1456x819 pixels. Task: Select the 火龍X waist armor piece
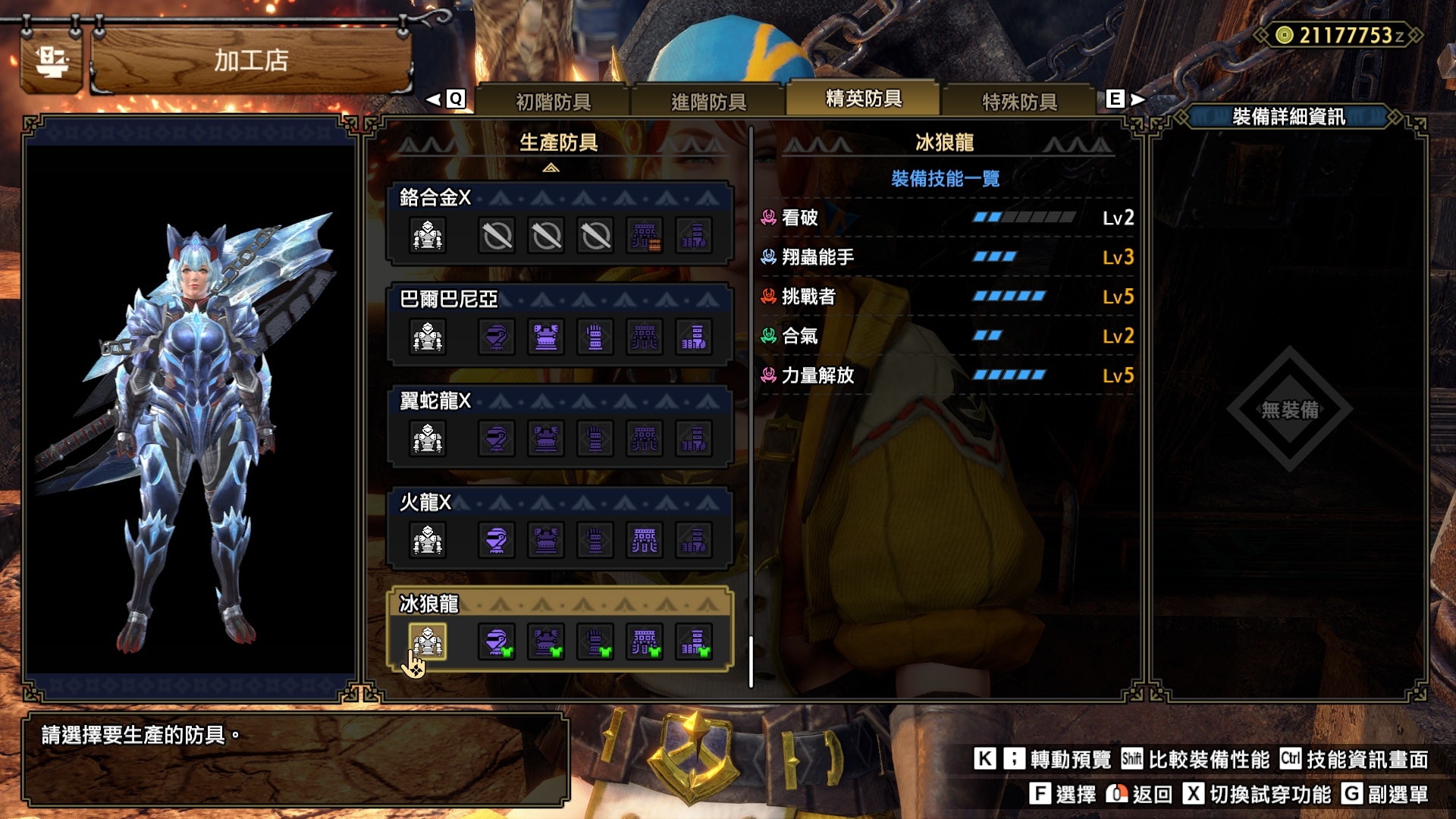[x=645, y=541]
